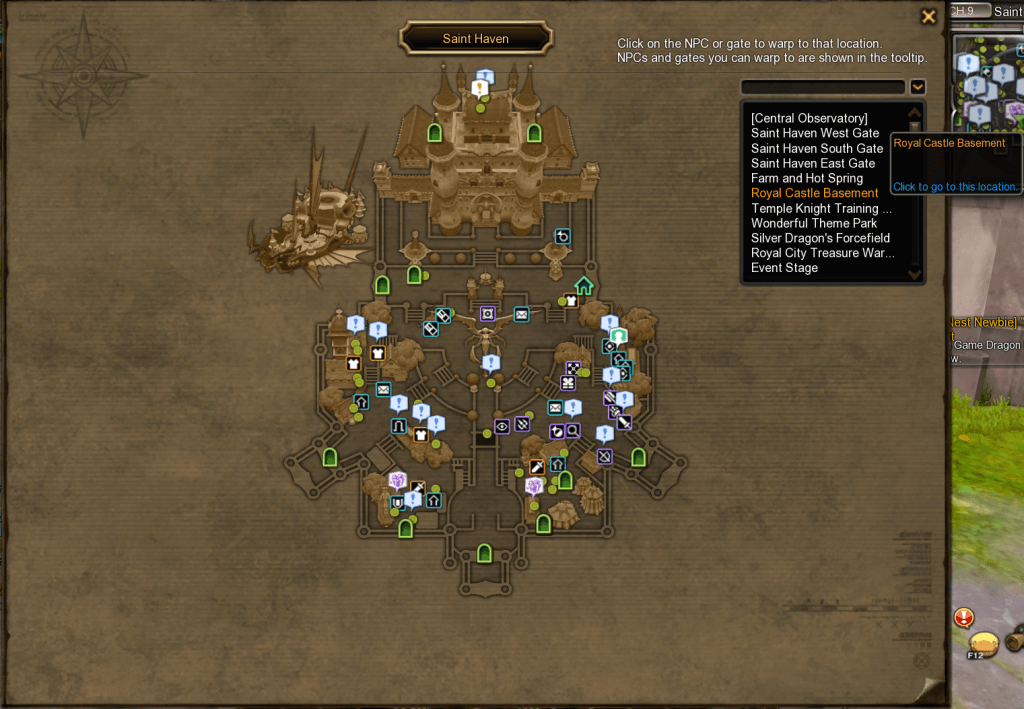
Task: Click the green house icon on the map
Action: 584,286
